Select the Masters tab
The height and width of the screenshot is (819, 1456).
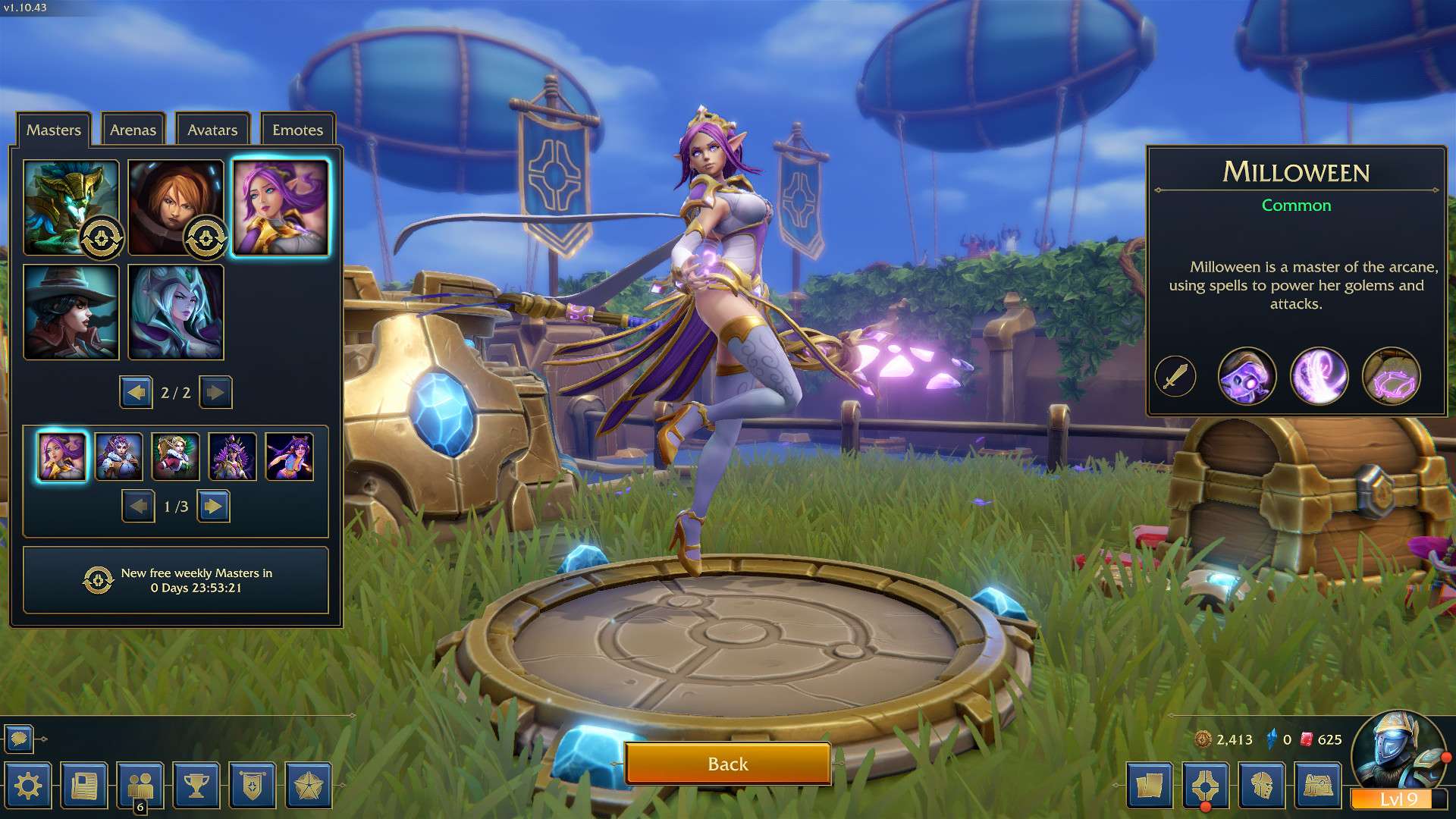click(53, 130)
